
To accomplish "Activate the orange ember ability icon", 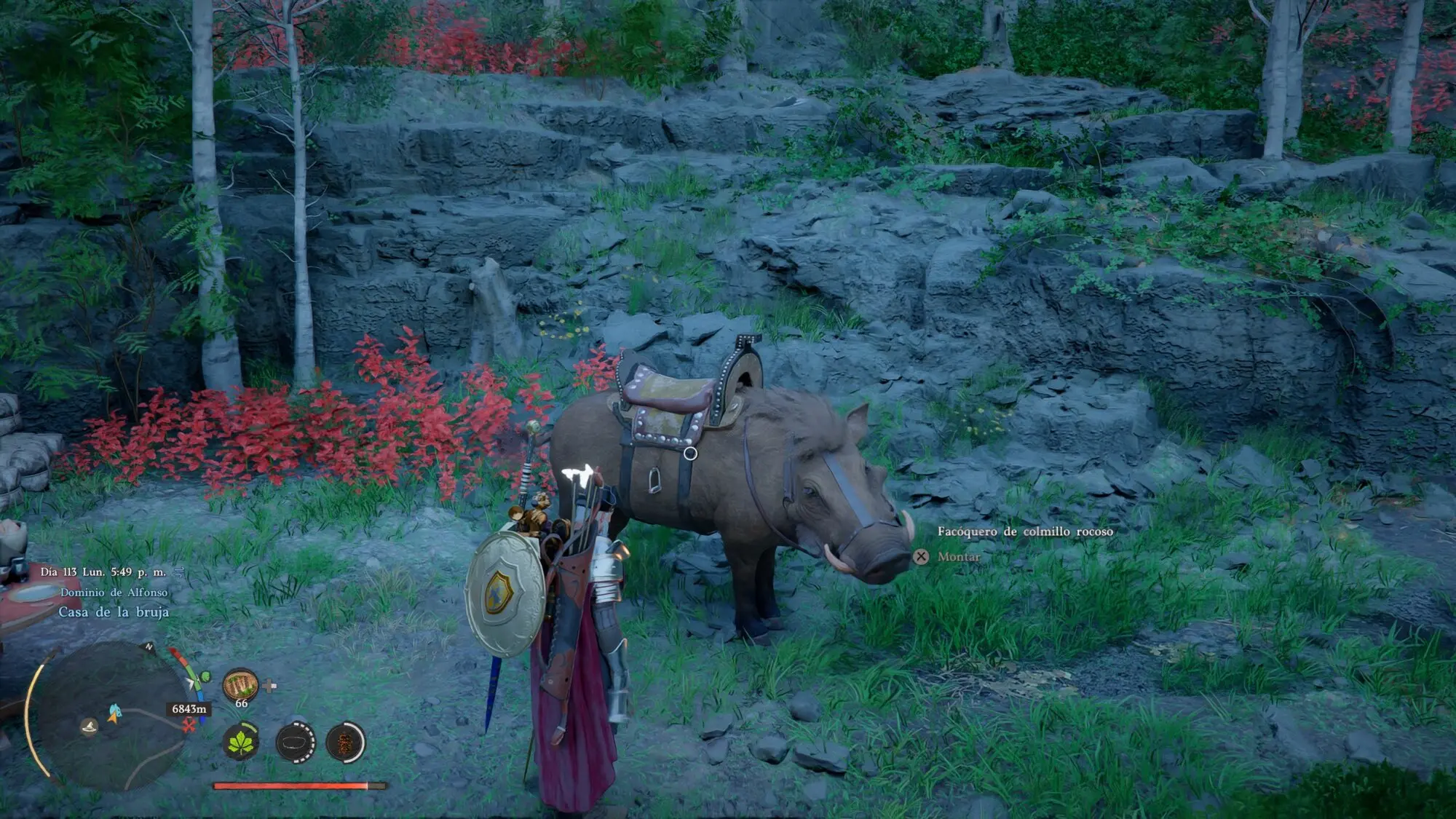I will click(345, 743).
